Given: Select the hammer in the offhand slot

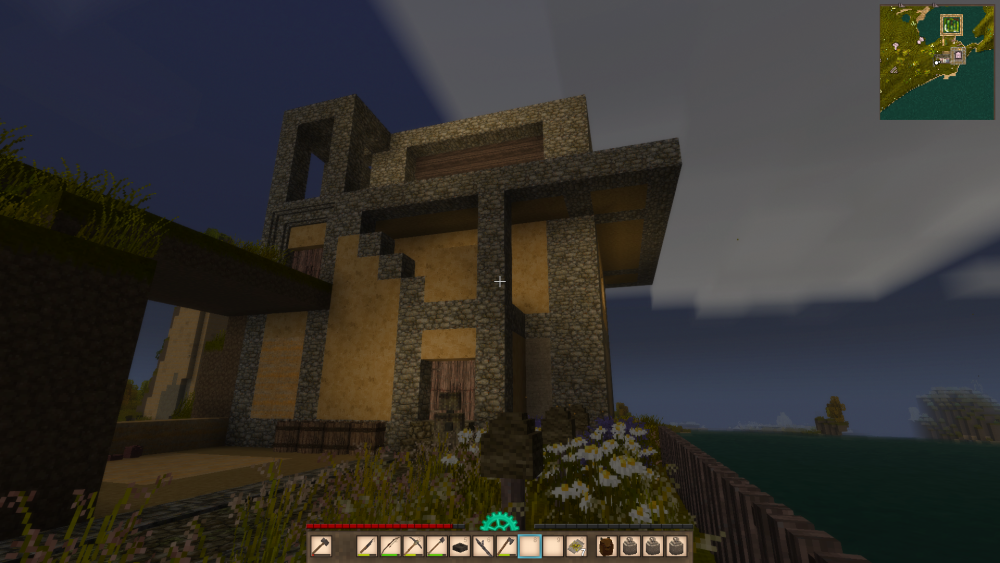Looking at the screenshot, I should pyautogui.click(x=321, y=546).
